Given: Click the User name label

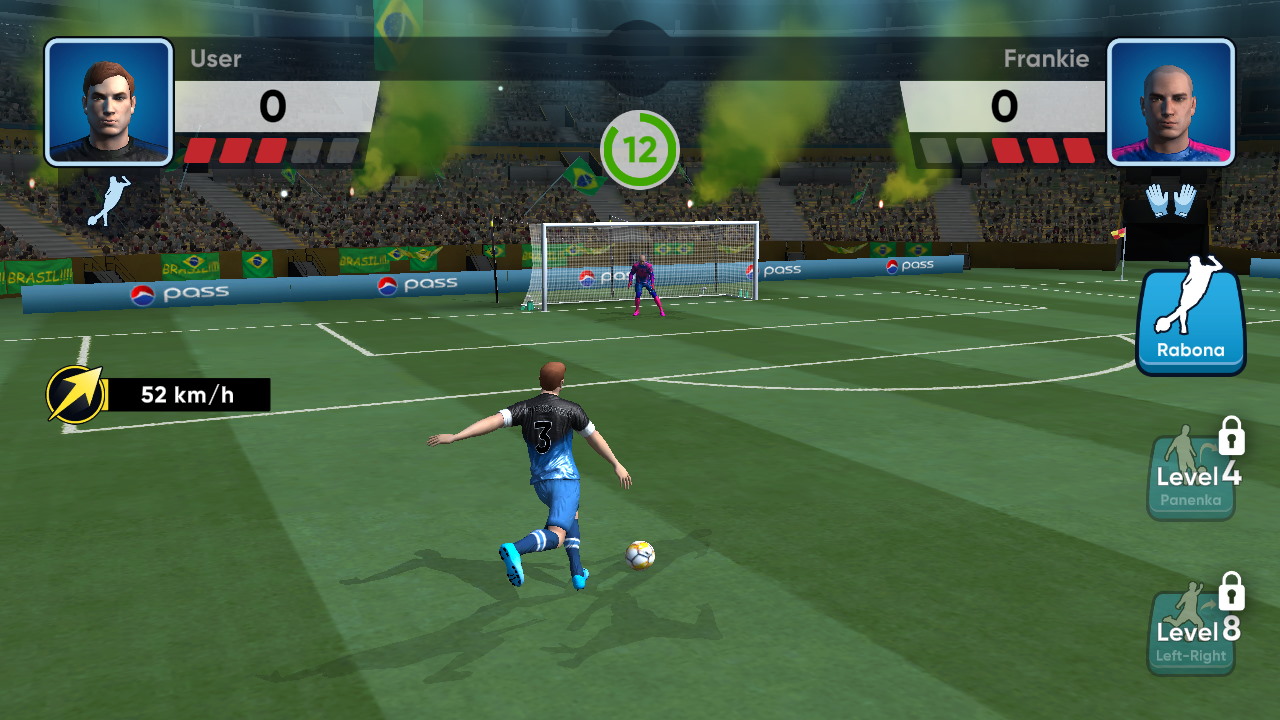Looking at the screenshot, I should click(215, 58).
